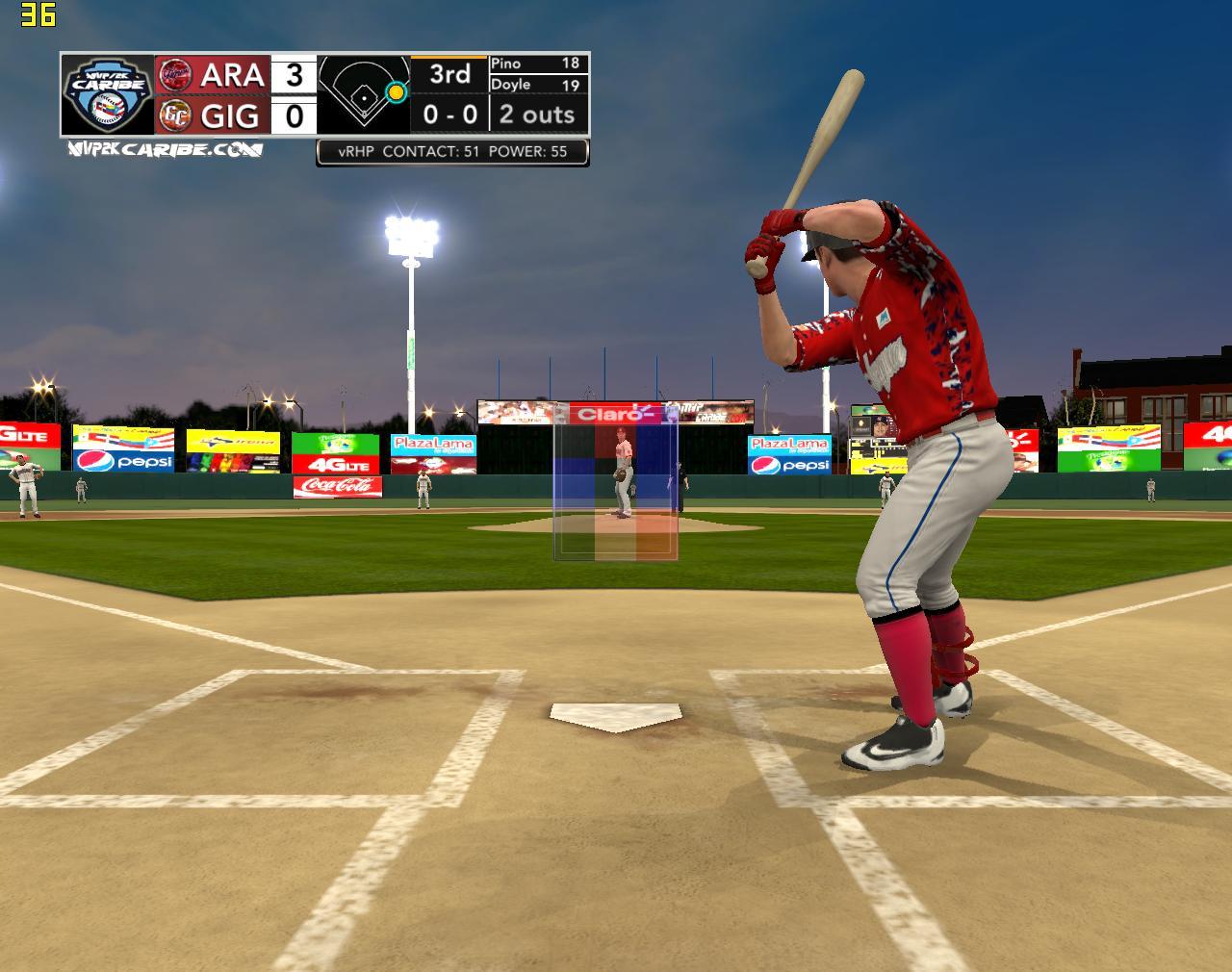
Task: Click the MVP Caribe league logo
Action: pos(107,94)
